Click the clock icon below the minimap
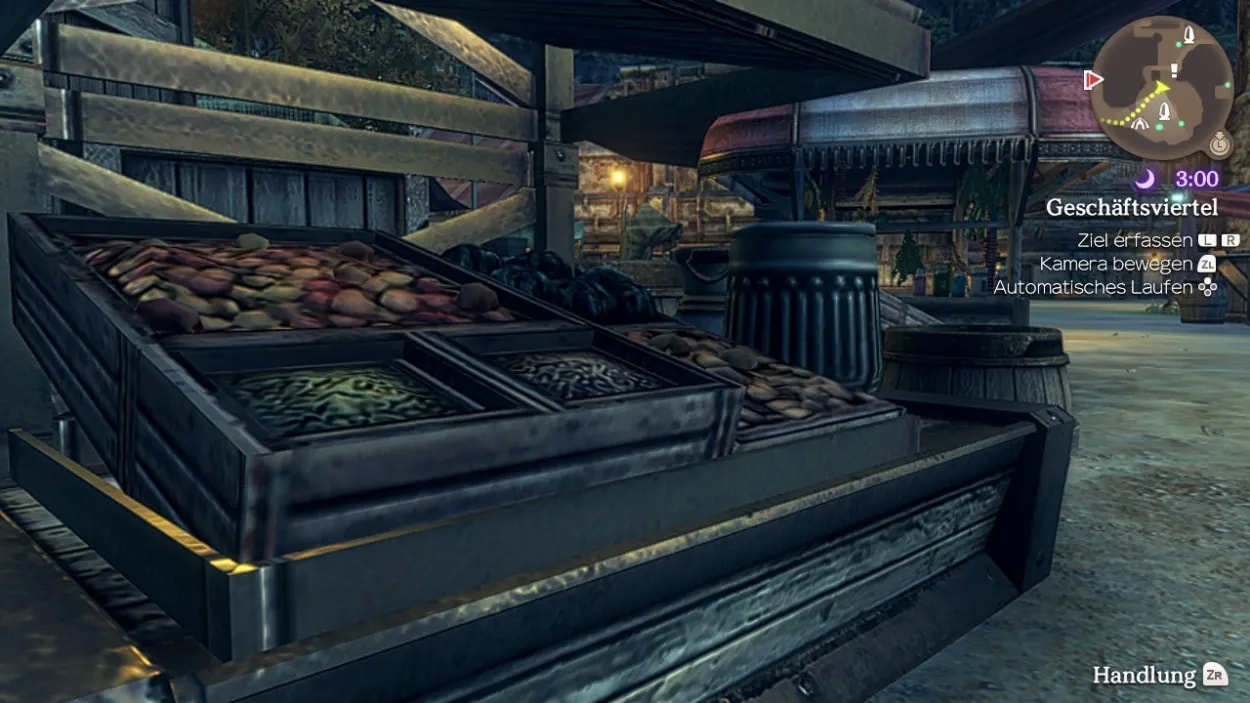Image resolution: width=1250 pixels, height=703 pixels. pyautogui.click(x=1219, y=144)
